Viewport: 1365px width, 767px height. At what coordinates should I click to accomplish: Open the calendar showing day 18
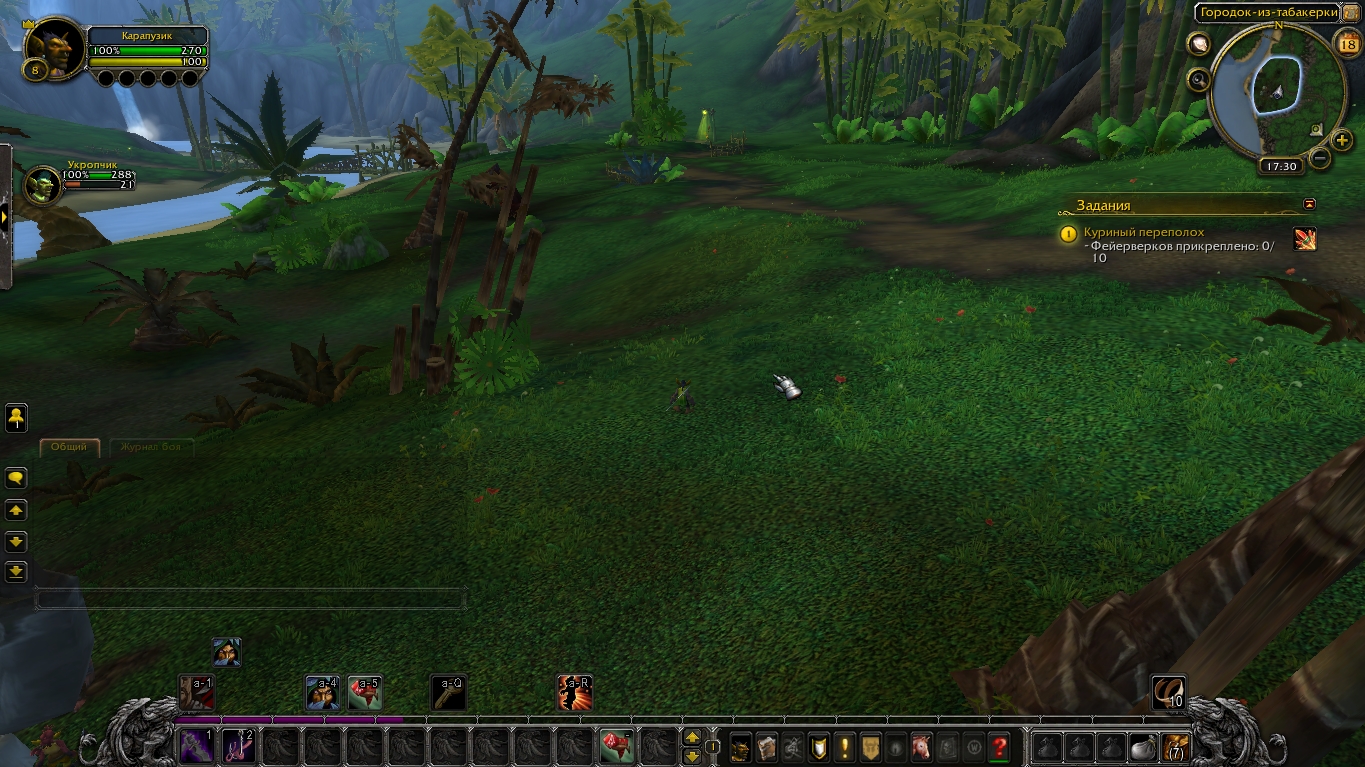pos(1346,42)
